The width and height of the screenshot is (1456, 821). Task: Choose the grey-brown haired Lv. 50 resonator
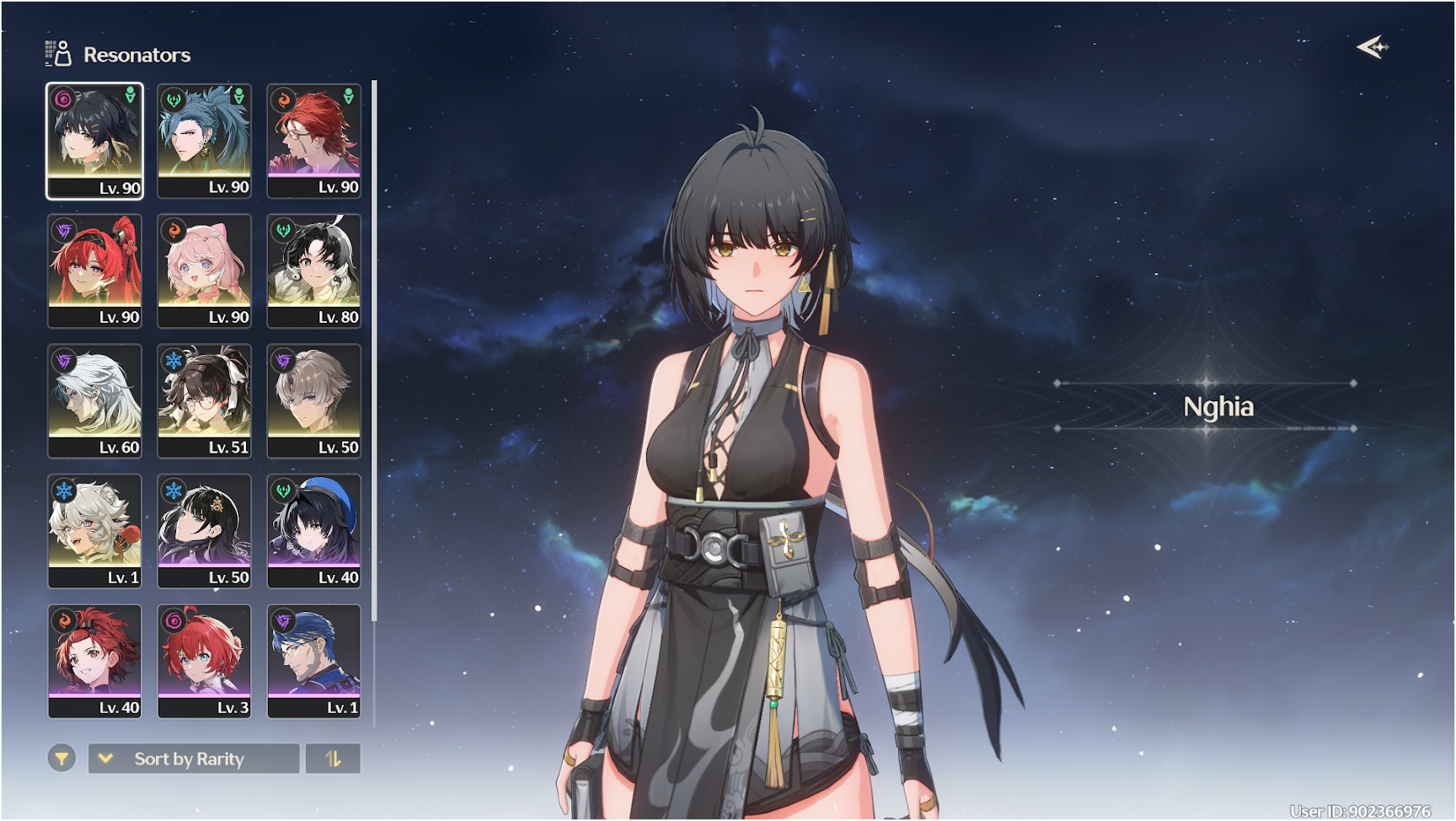pyautogui.click(x=313, y=400)
